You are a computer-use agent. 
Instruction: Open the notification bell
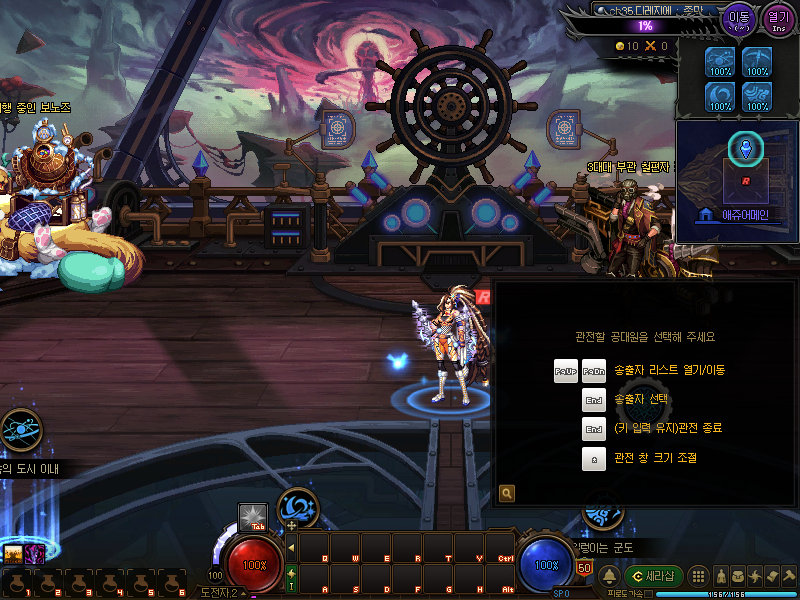coord(609,576)
